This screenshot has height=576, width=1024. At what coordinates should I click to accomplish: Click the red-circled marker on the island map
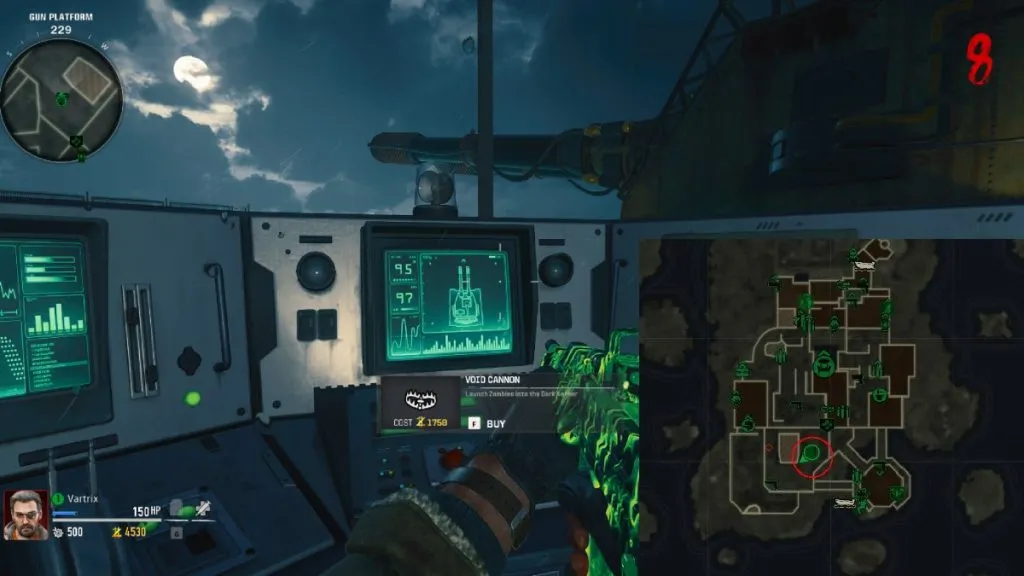812,455
